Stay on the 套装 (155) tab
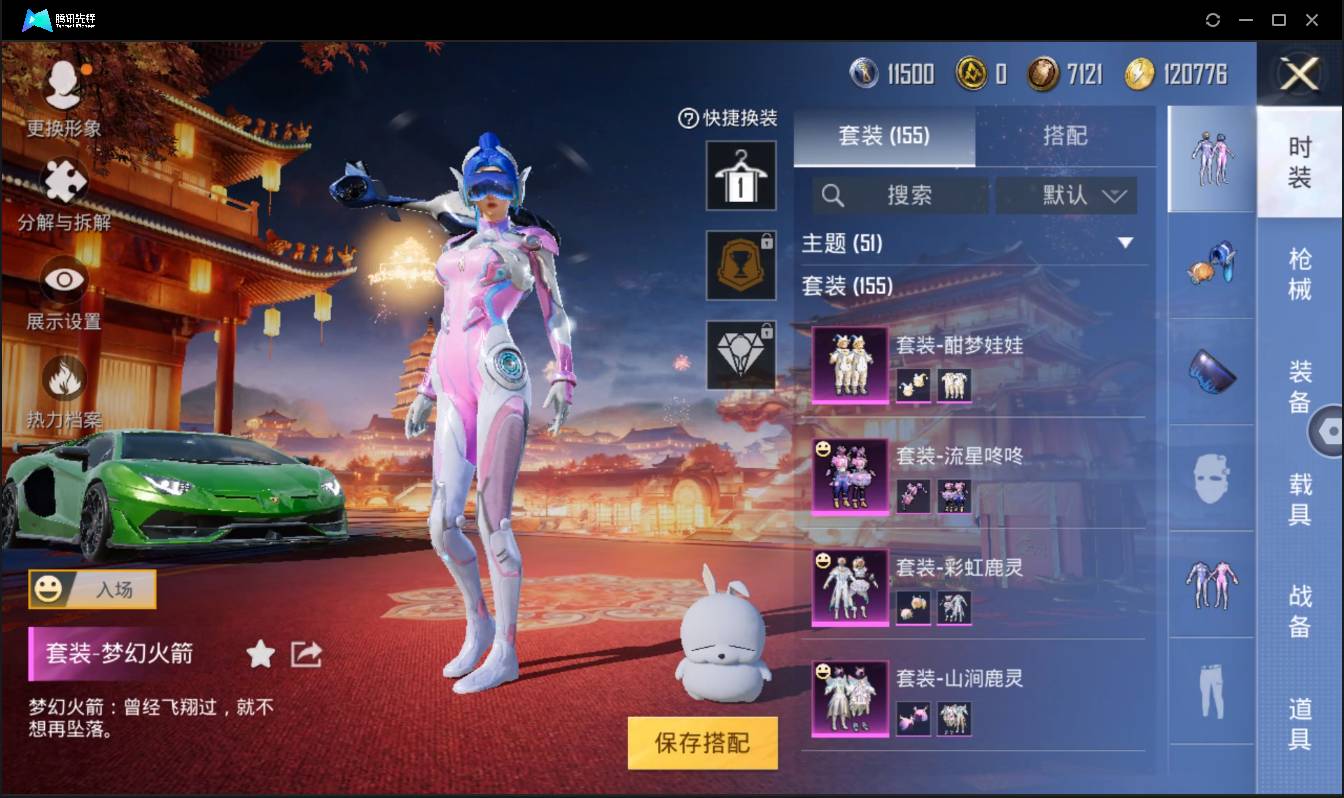 click(883, 137)
